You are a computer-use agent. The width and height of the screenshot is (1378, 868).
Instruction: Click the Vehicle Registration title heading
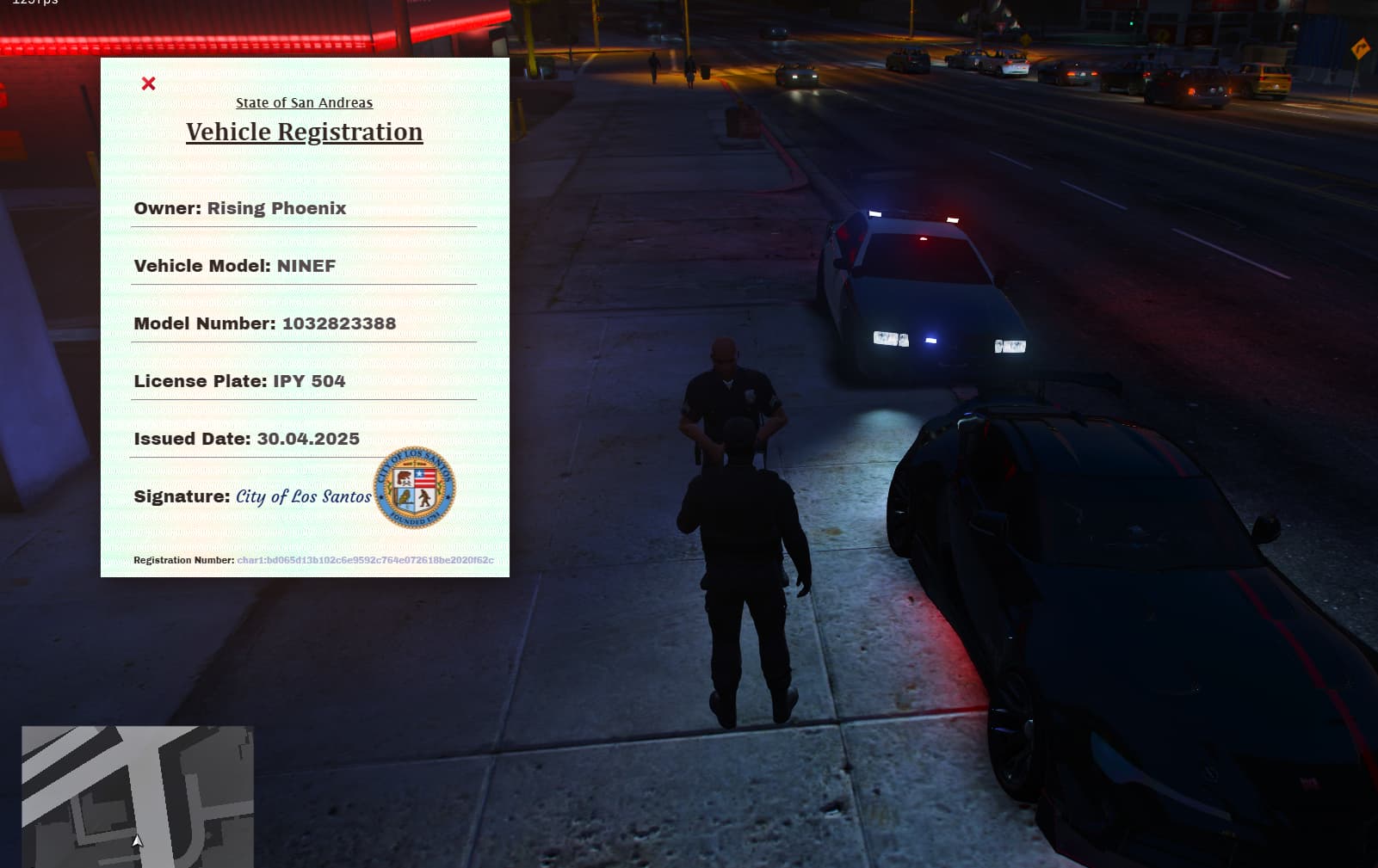point(304,132)
